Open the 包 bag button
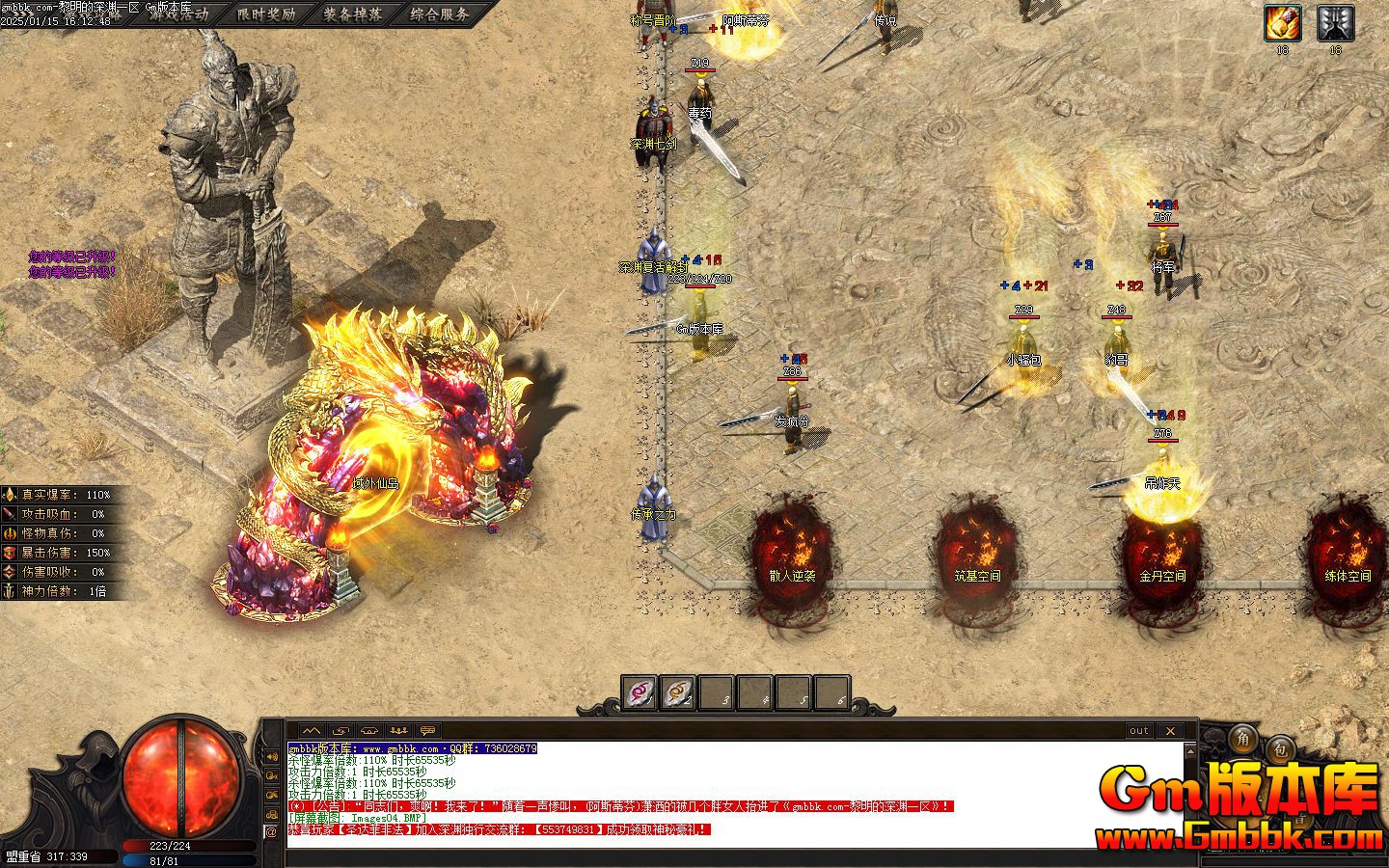Image resolution: width=1389 pixels, height=868 pixels. pos(1280,748)
